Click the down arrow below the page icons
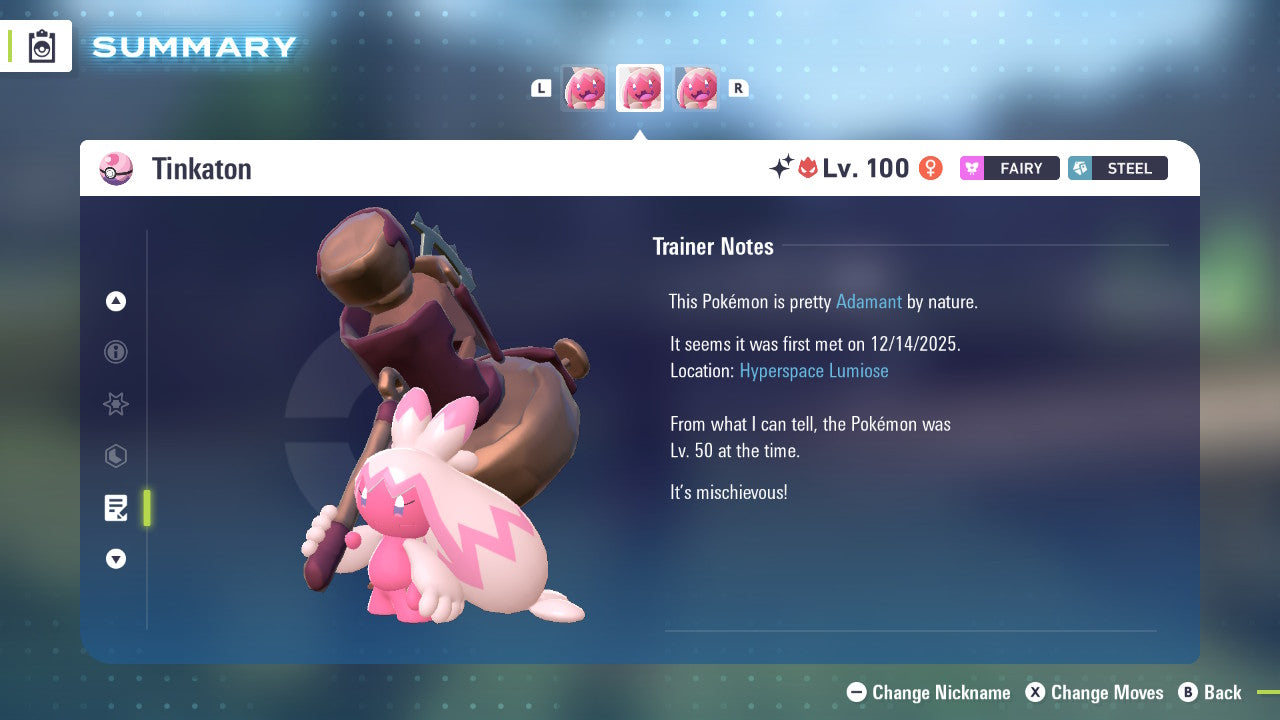Viewport: 1280px width, 720px height. point(116,559)
